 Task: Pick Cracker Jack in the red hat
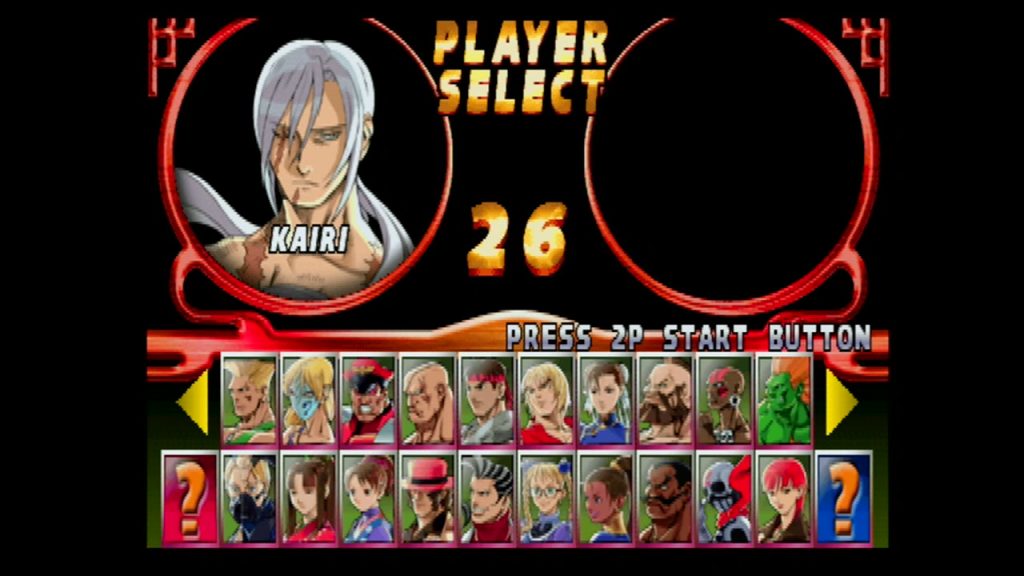427,498
